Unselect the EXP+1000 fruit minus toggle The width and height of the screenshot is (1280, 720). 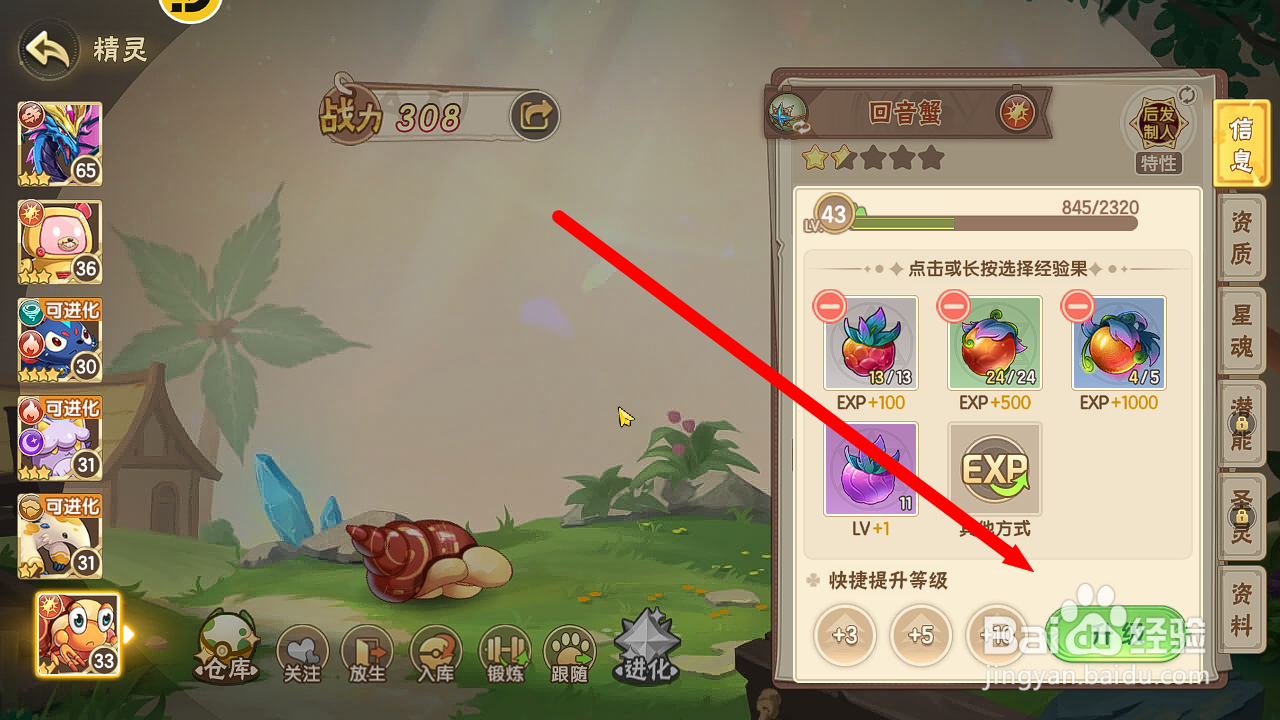coord(1077,306)
